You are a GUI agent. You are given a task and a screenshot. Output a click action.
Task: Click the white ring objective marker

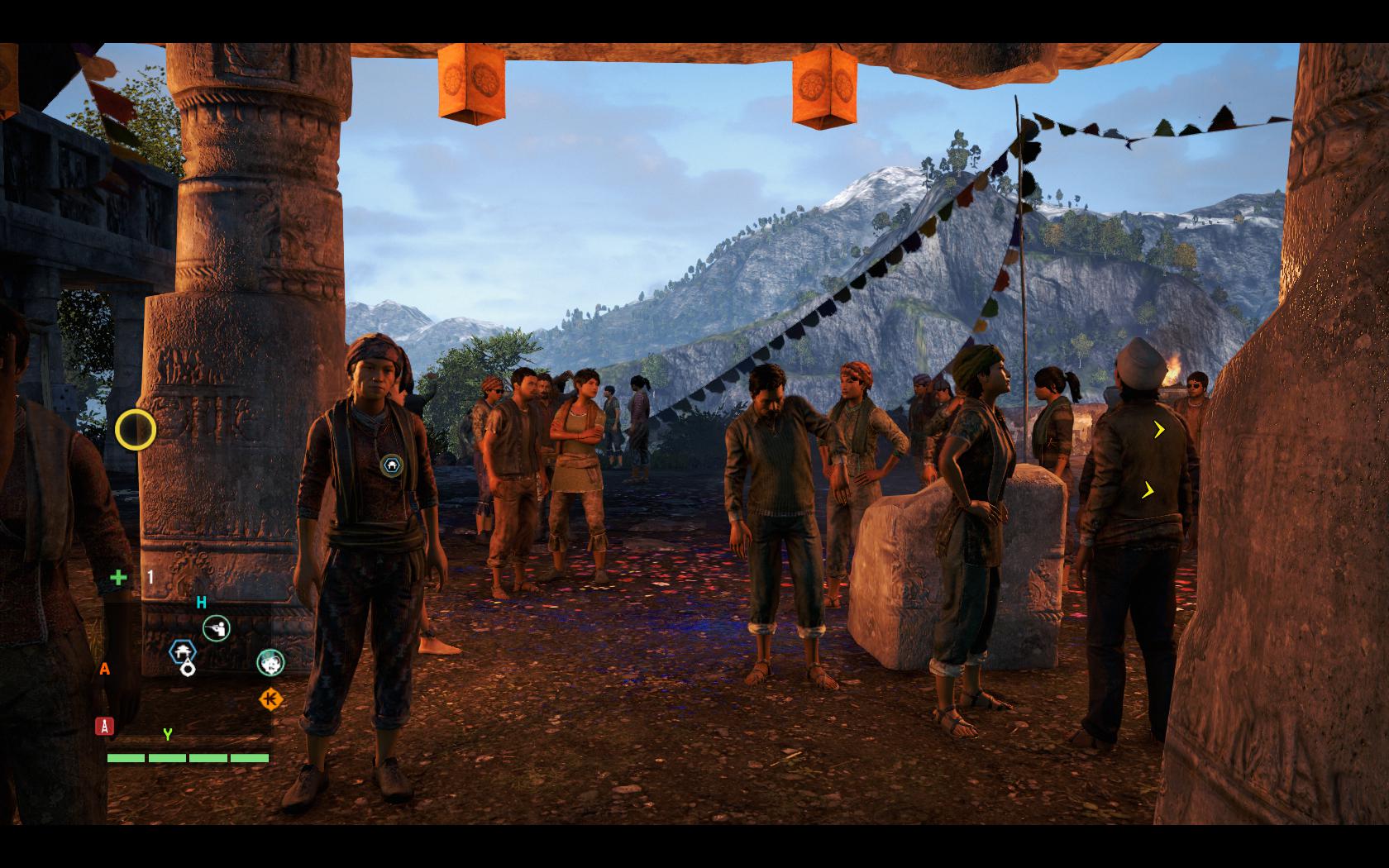click(x=186, y=669)
